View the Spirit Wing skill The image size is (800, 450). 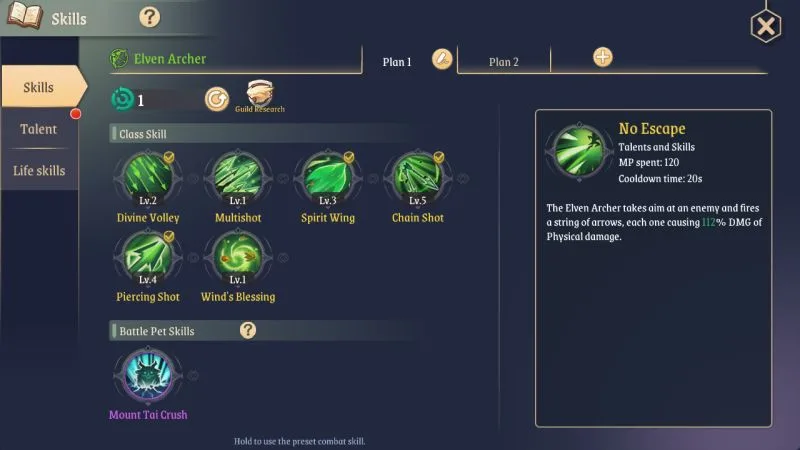(329, 178)
